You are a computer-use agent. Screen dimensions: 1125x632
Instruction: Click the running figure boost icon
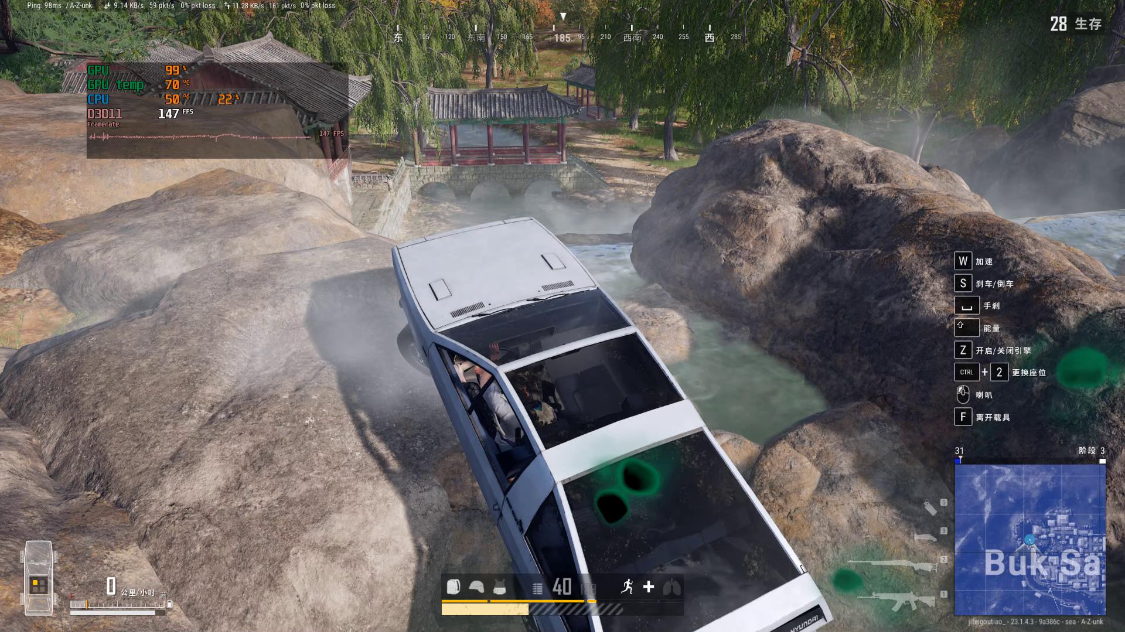tap(627, 587)
